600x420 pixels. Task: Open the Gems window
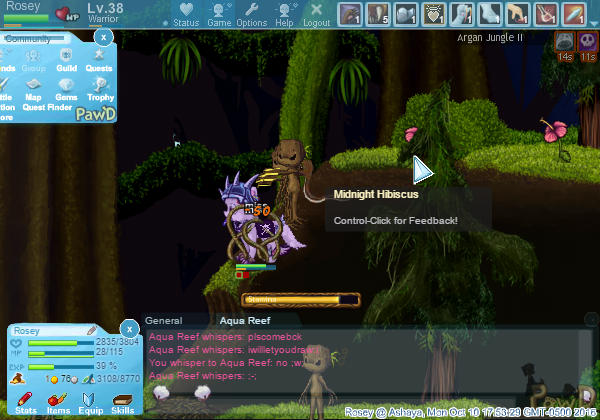coord(66,89)
